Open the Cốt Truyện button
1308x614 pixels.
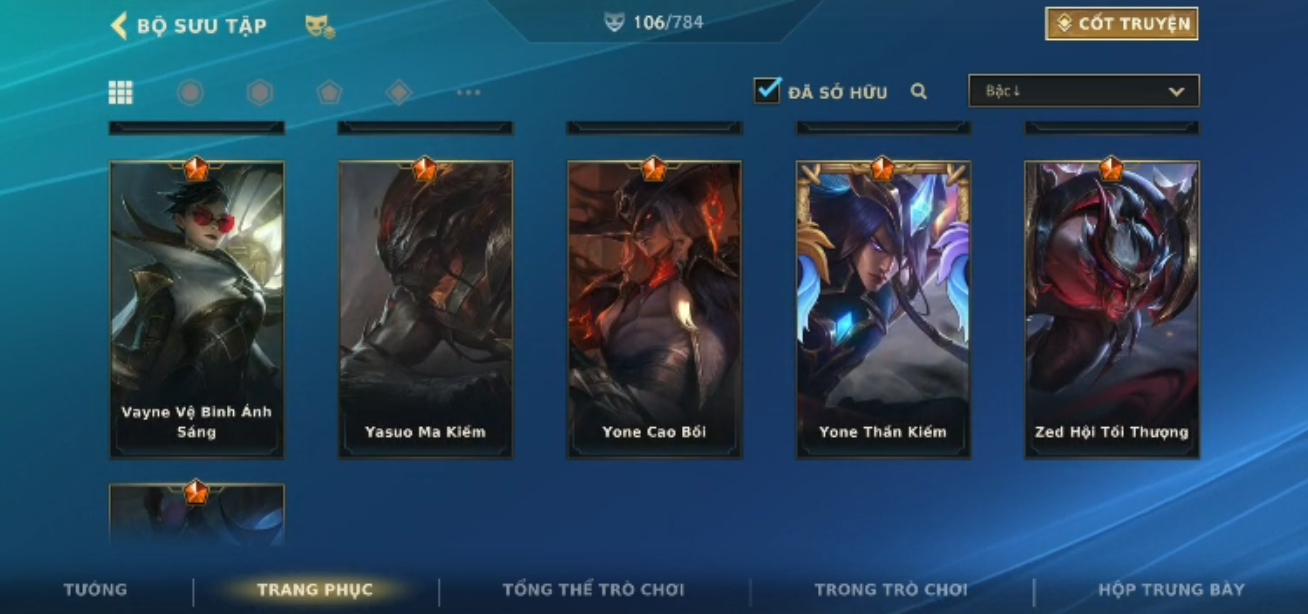1121,24
